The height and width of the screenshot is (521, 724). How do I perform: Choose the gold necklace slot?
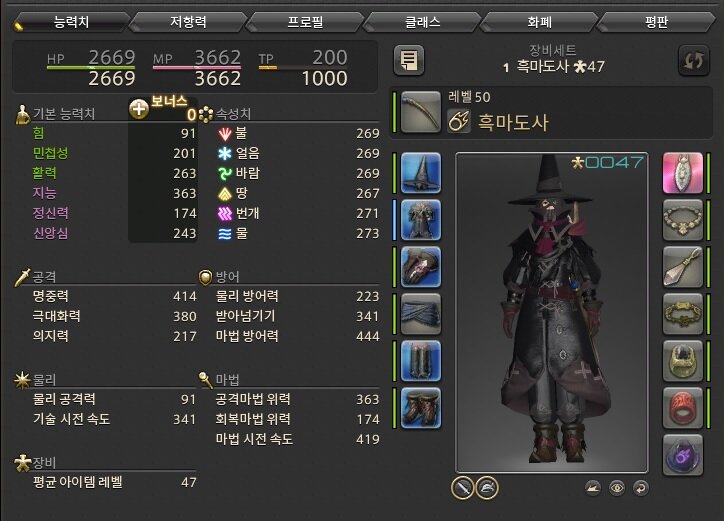tap(684, 220)
